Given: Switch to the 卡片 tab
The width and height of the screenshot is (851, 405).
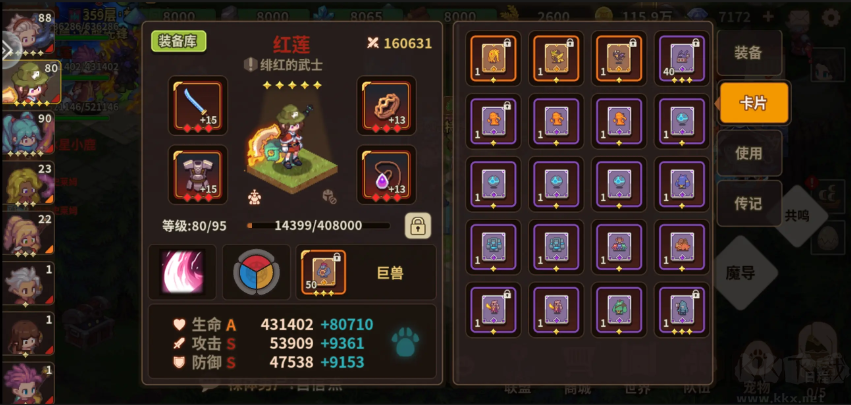Looking at the screenshot, I should click(x=753, y=103).
